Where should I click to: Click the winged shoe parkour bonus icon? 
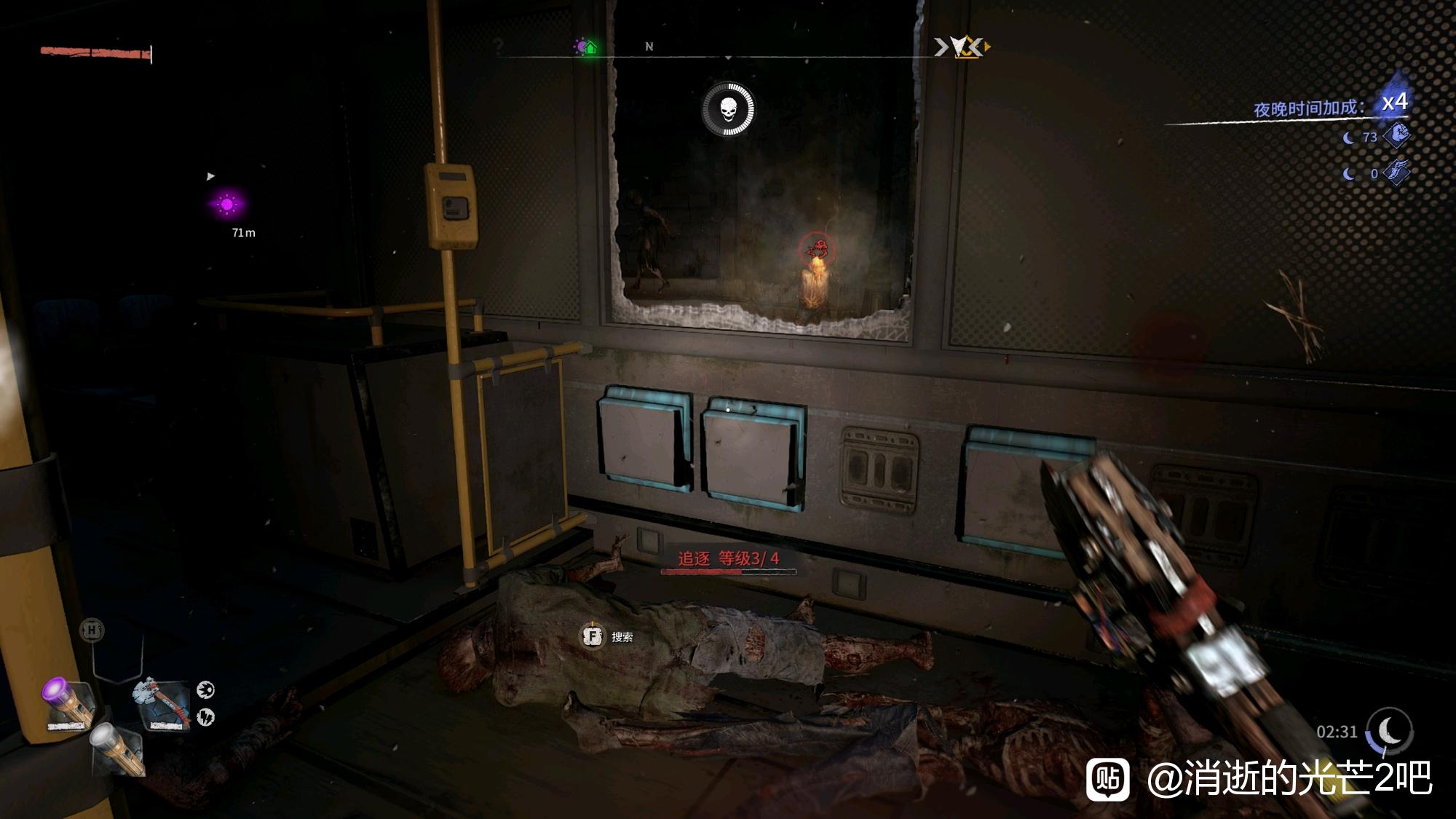[1397, 173]
